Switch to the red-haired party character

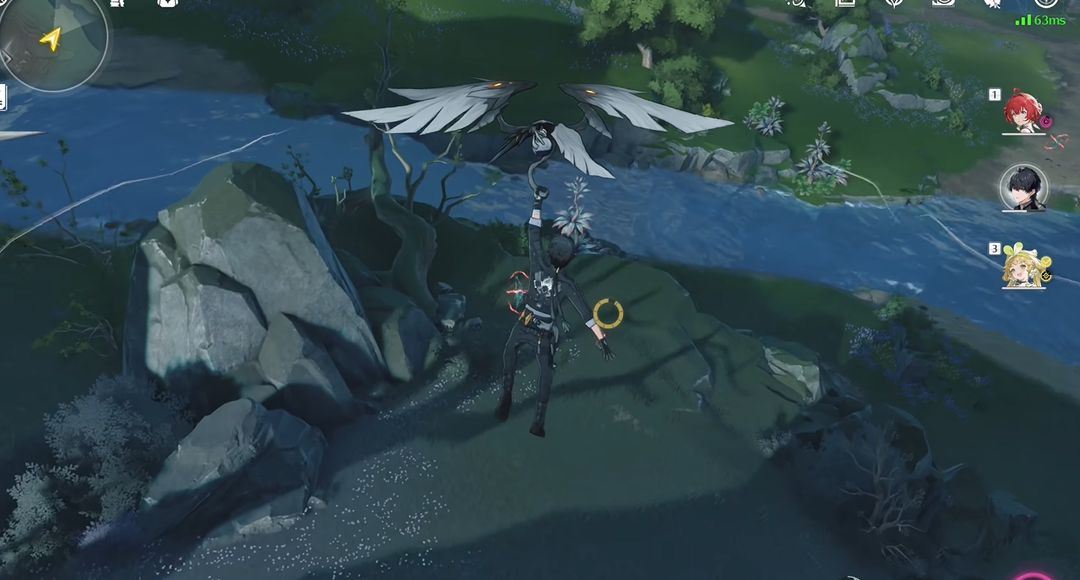(1023, 113)
